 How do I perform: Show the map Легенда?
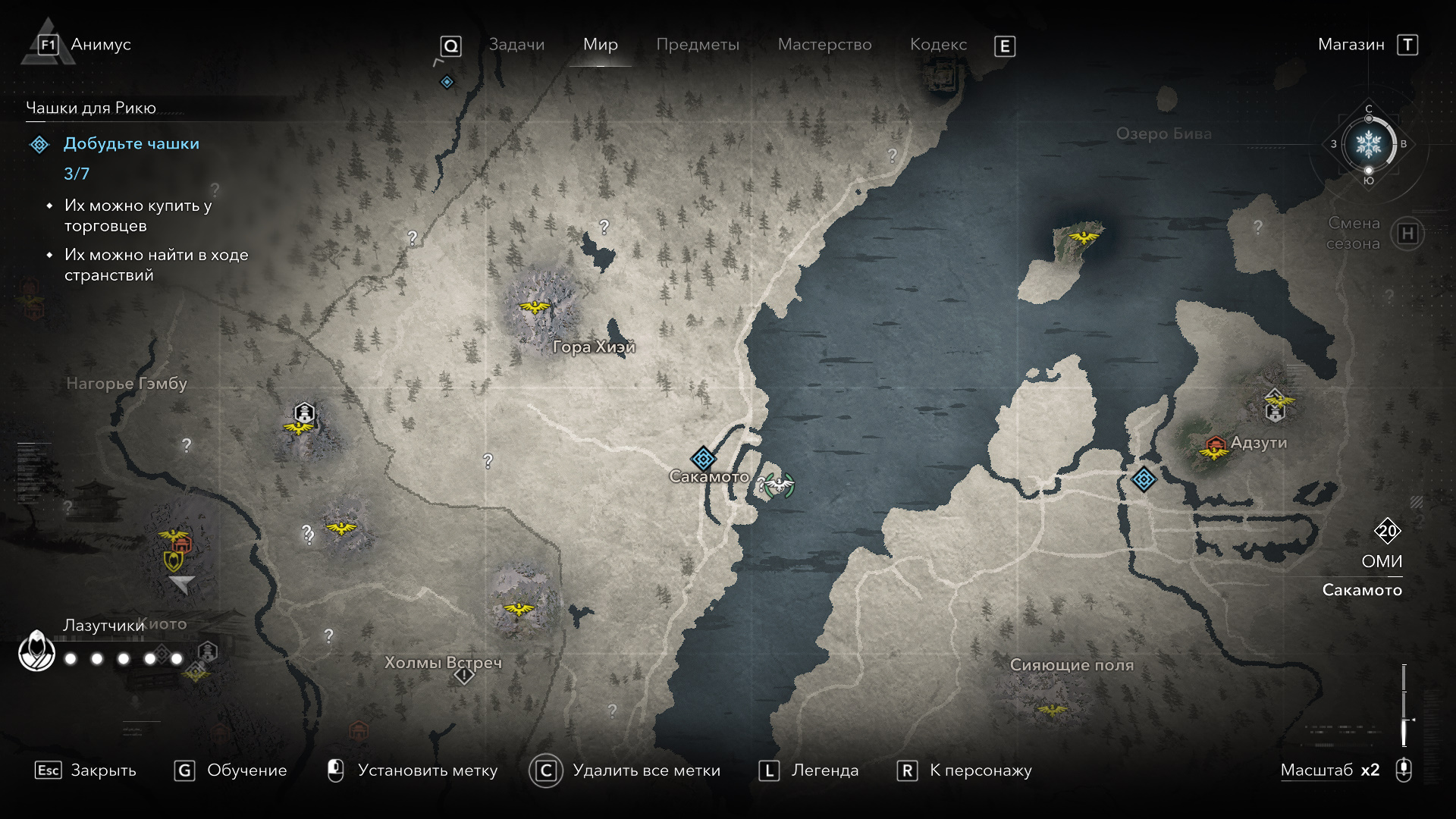pyautogui.click(x=825, y=770)
